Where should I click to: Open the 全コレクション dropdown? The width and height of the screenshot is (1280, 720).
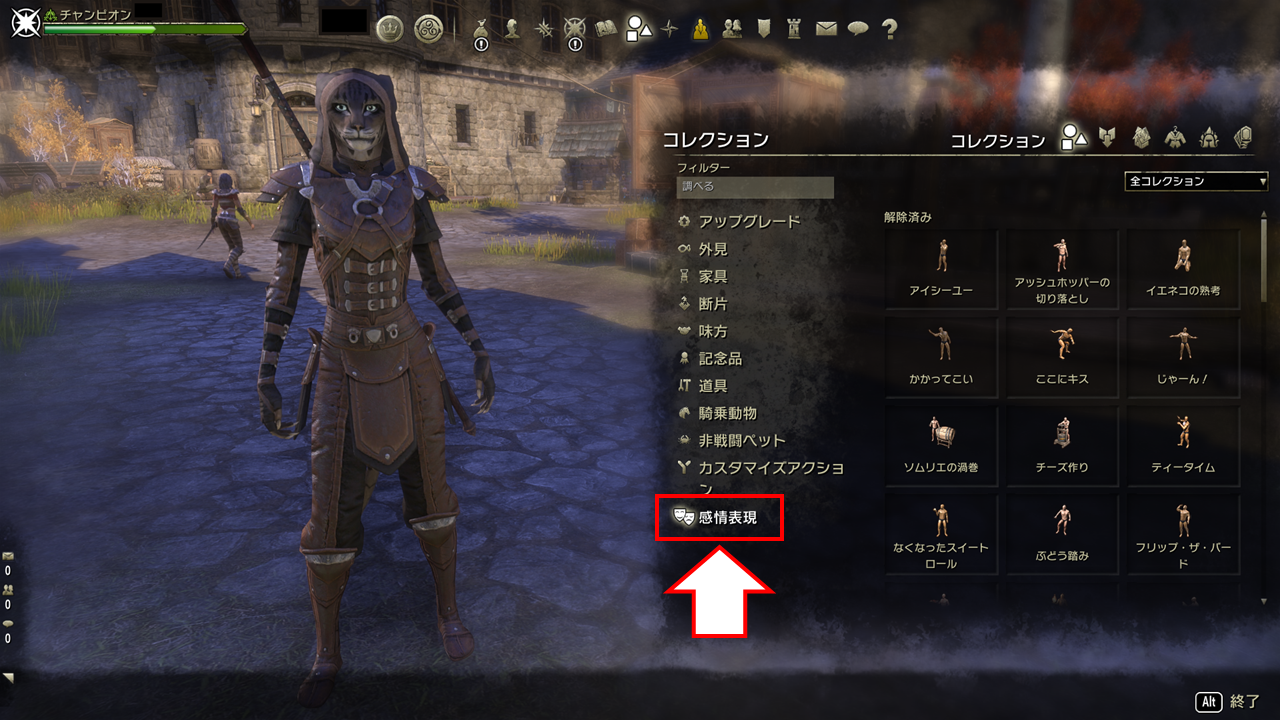click(1196, 181)
